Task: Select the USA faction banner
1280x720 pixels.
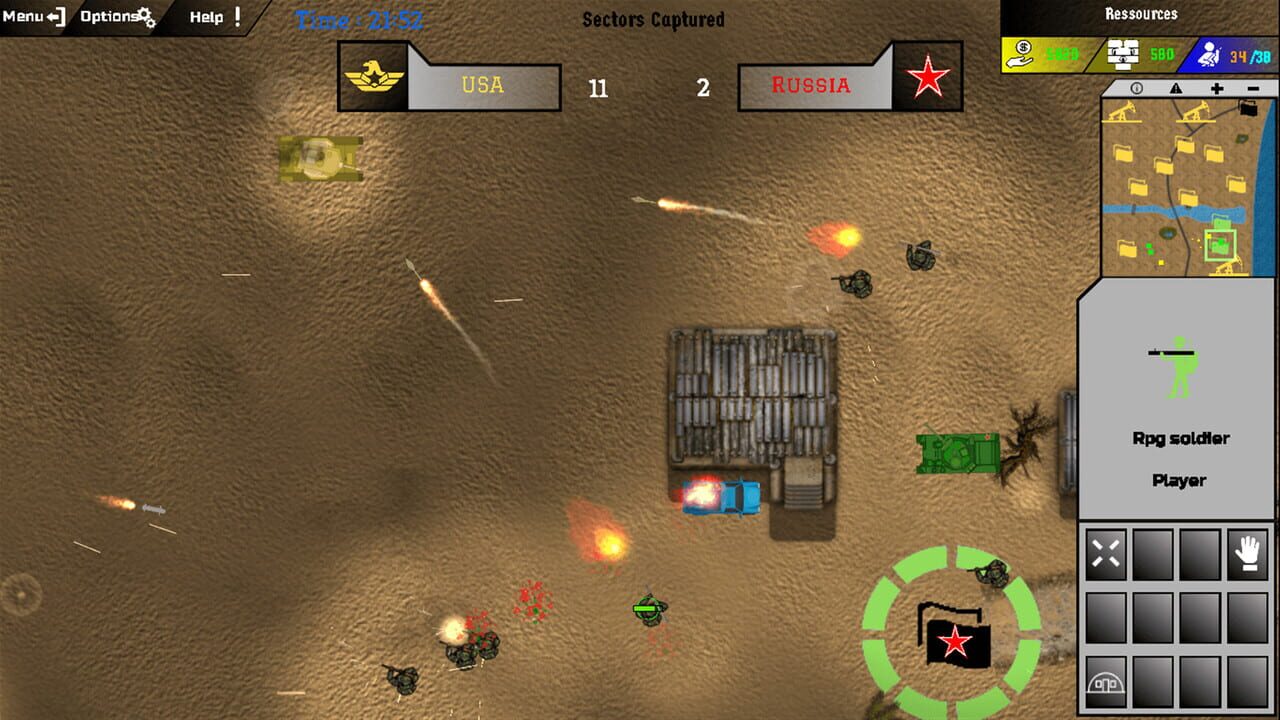Action: click(450, 85)
